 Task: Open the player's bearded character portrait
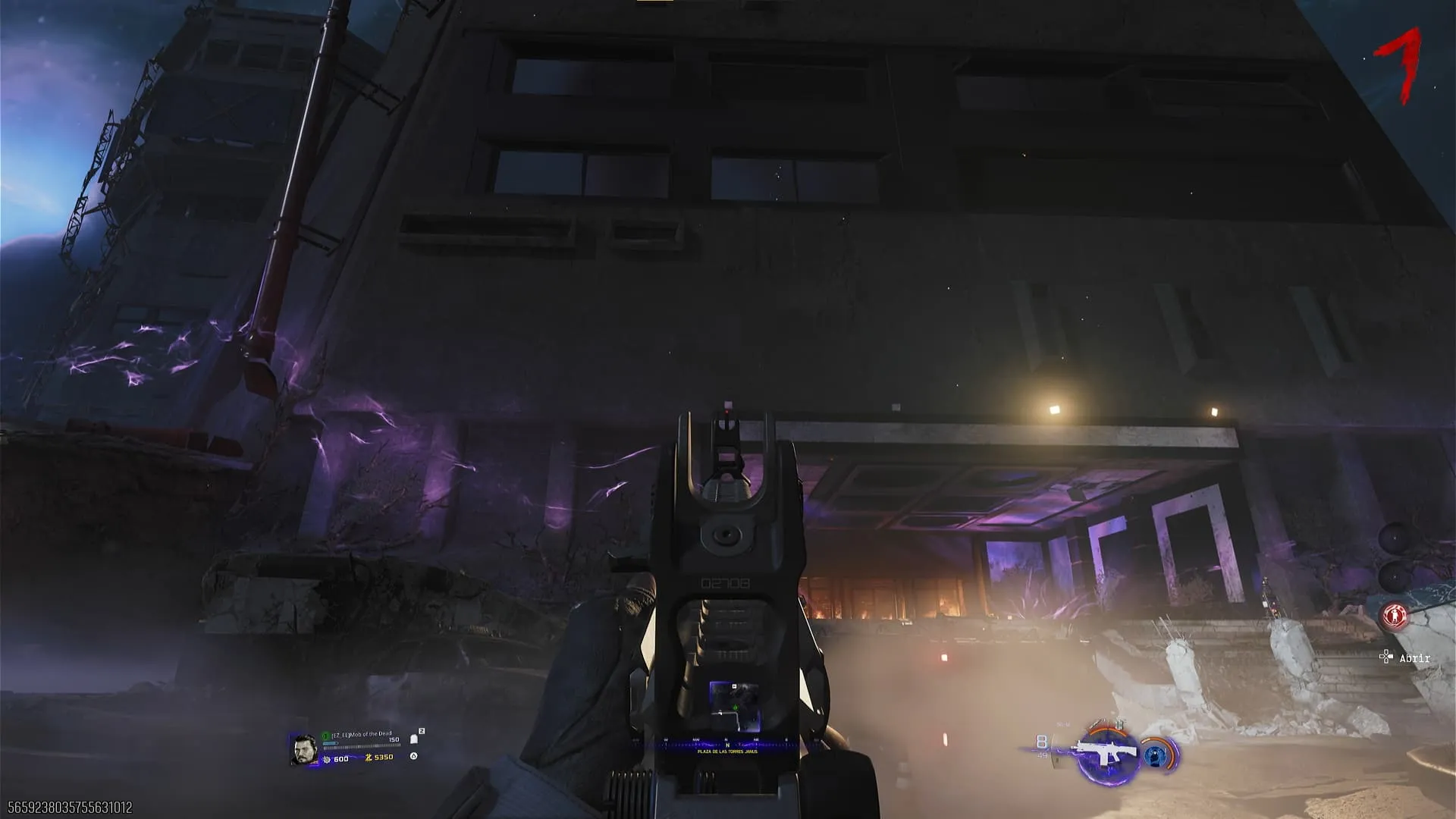[x=303, y=749]
